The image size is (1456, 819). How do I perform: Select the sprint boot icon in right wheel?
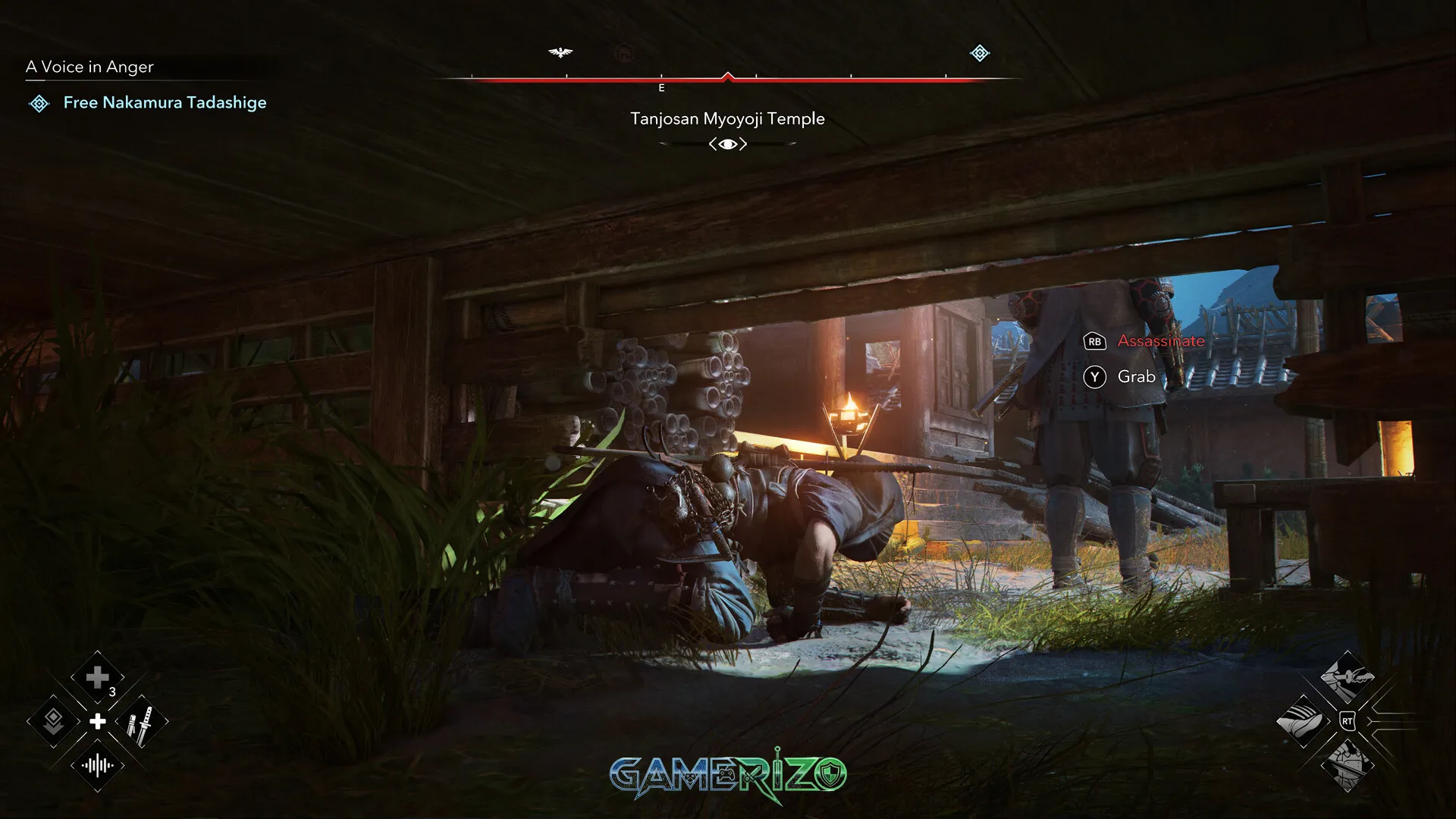(x=1303, y=720)
